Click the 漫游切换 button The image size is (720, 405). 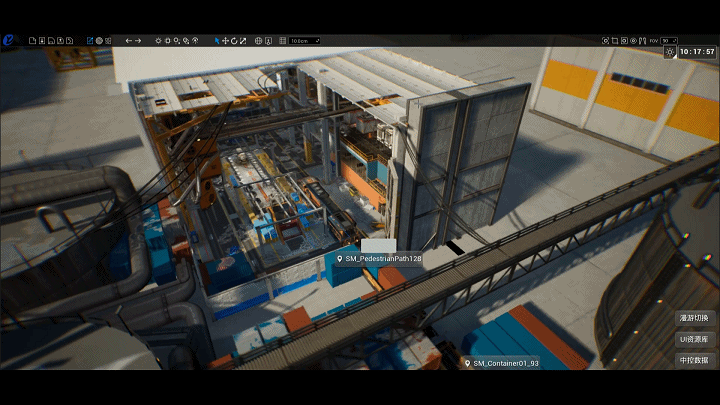[x=694, y=318]
